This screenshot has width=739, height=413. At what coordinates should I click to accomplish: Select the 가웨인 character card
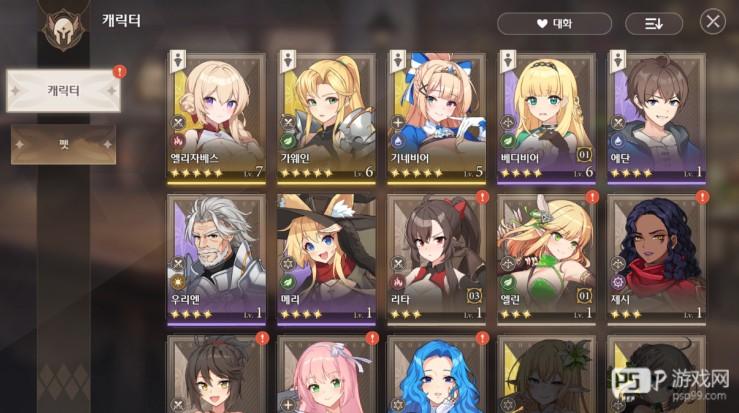(x=326, y=117)
